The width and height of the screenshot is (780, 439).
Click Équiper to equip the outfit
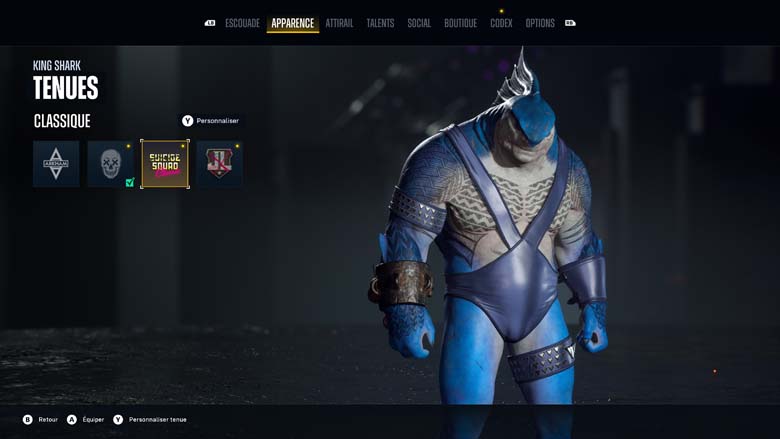point(85,420)
